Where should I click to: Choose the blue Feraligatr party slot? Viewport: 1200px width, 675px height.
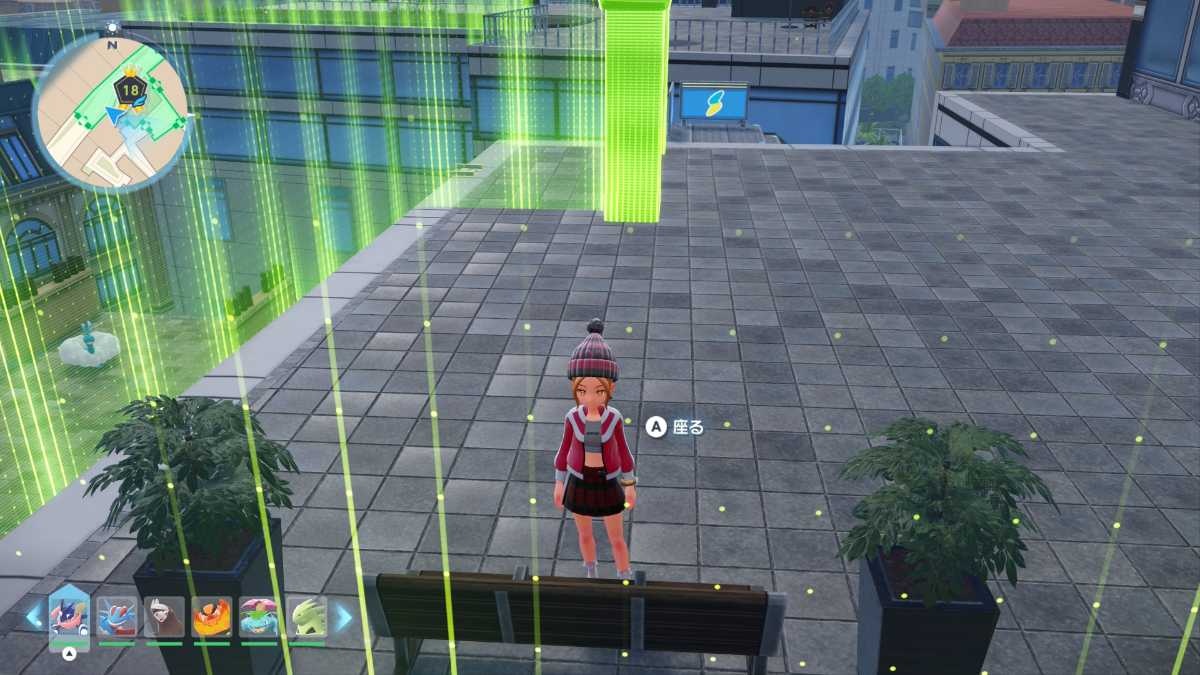[x=117, y=617]
